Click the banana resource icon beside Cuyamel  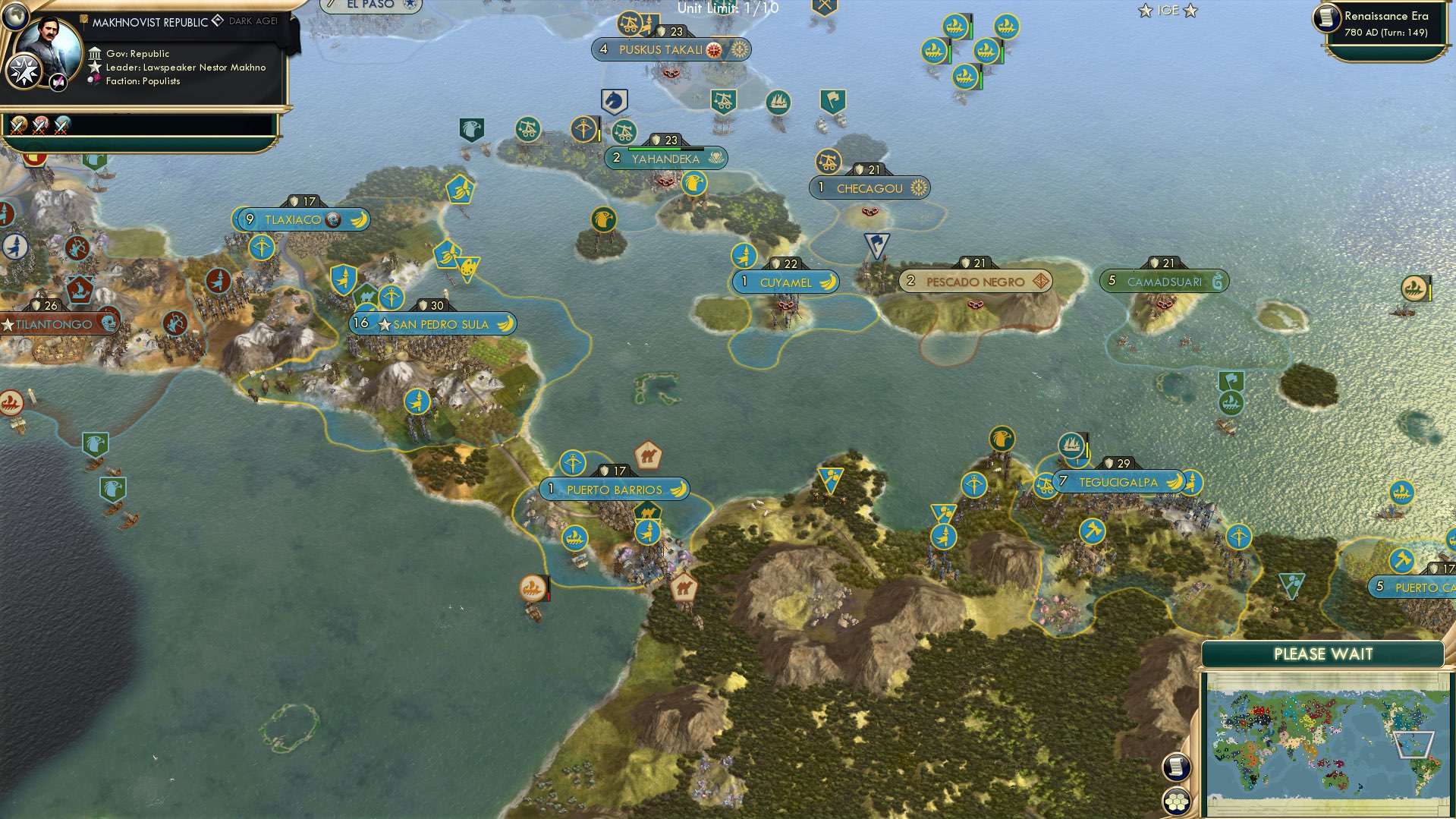tap(829, 282)
